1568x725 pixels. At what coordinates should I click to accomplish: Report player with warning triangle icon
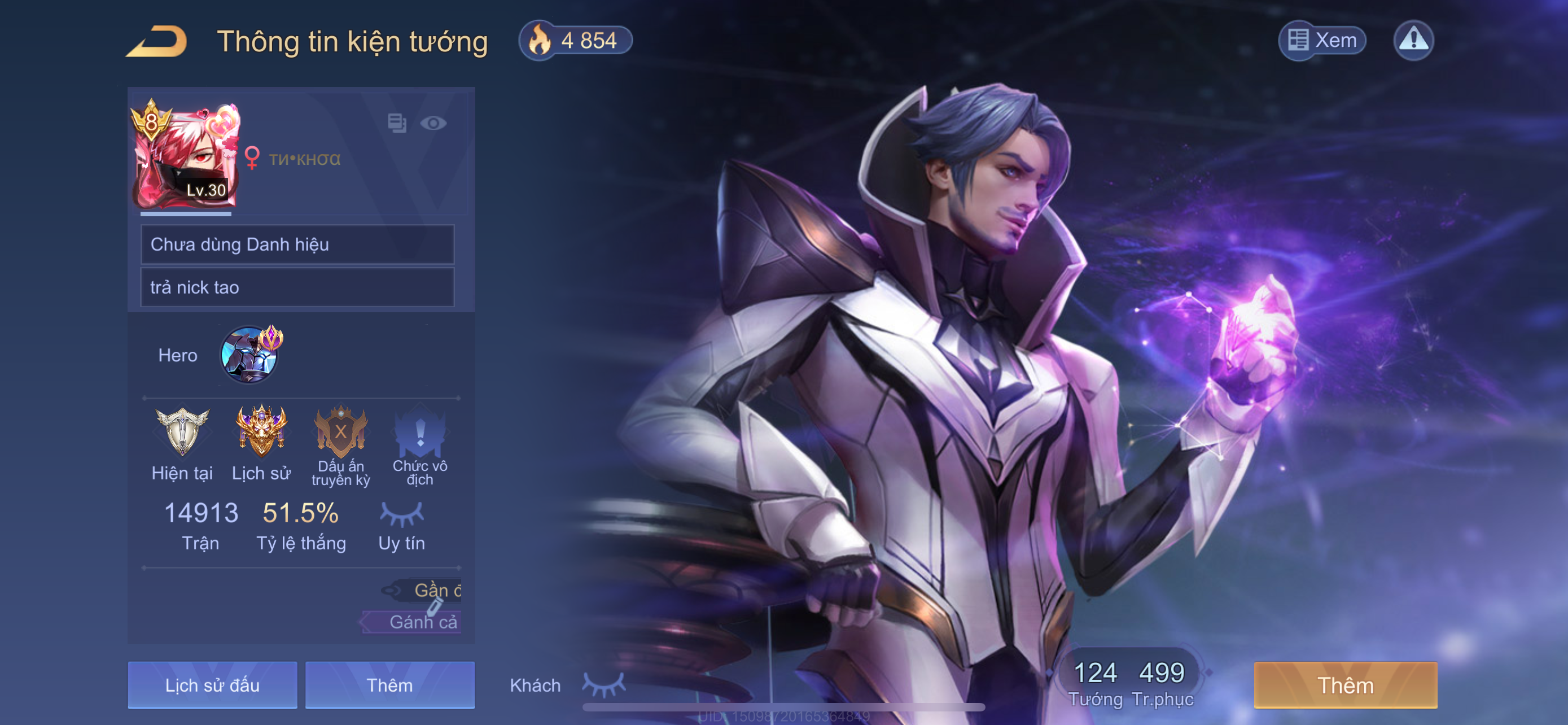[x=1413, y=41]
